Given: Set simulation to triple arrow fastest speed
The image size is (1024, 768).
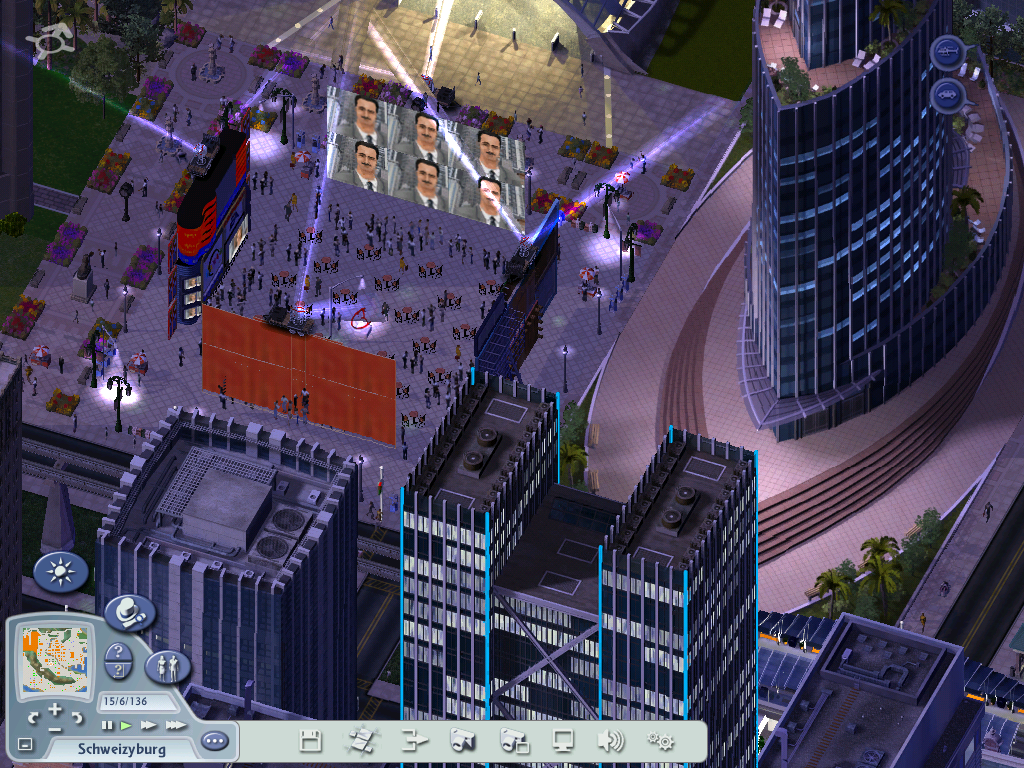Looking at the screenshot, I should click(175, 724).
